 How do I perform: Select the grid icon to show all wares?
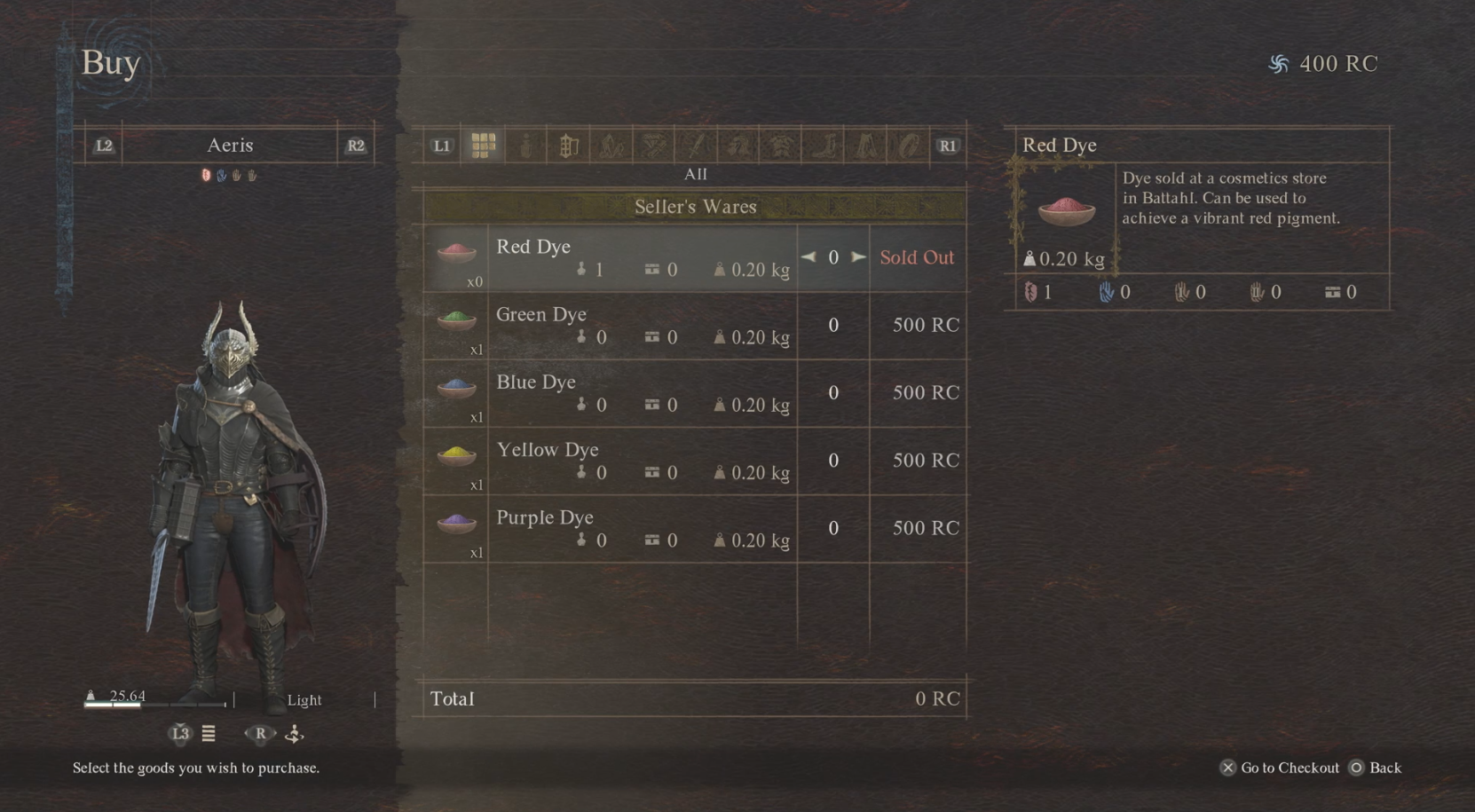(484, 145)
